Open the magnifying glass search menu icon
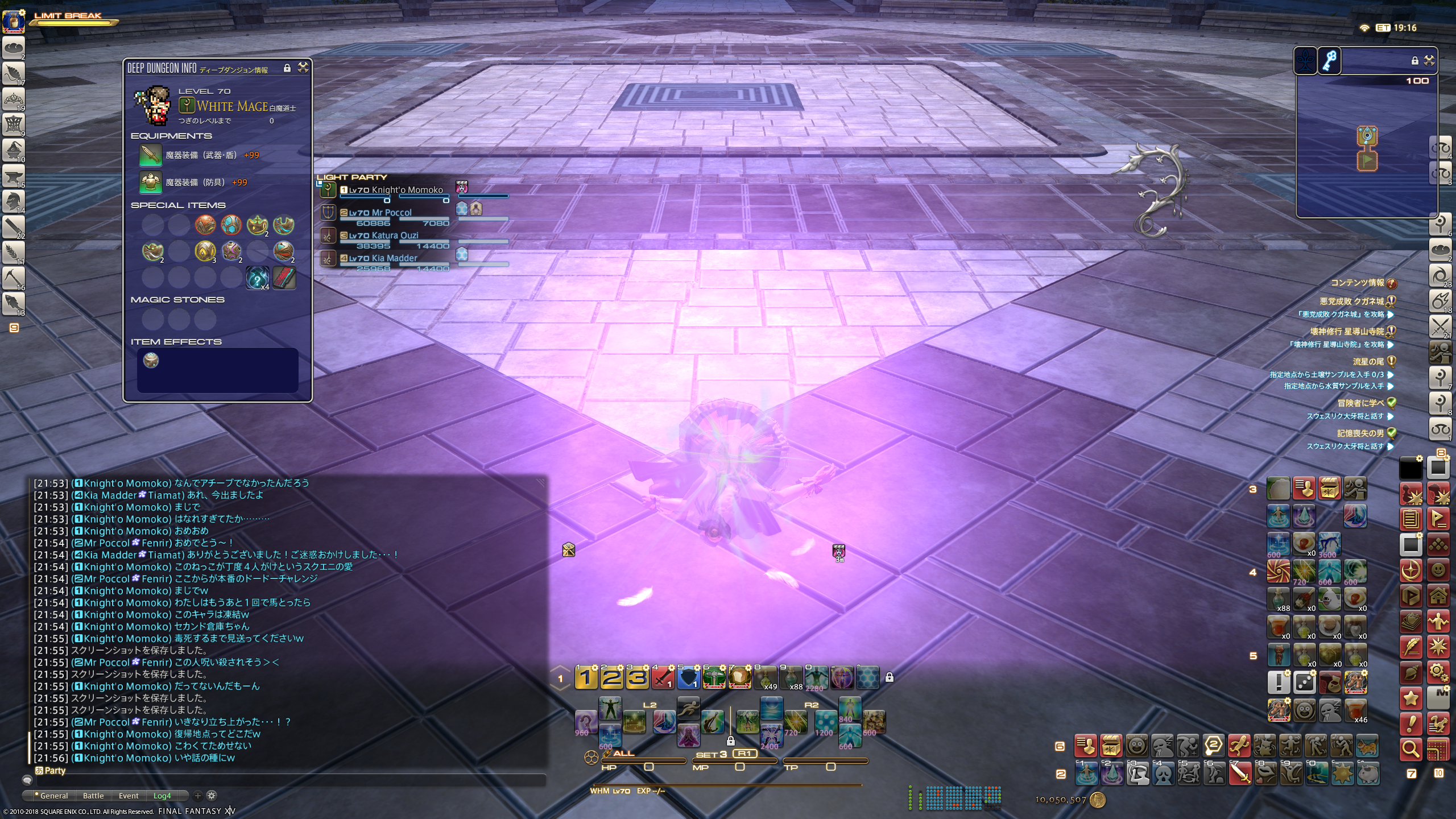Screen dimensions: 1456x819 coord(1410,749)
